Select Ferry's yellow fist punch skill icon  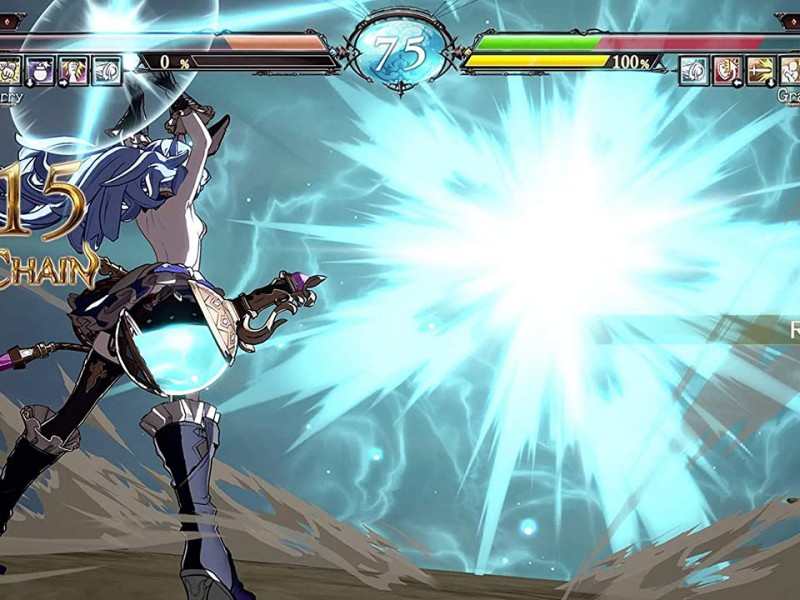(x=9, y=70)
